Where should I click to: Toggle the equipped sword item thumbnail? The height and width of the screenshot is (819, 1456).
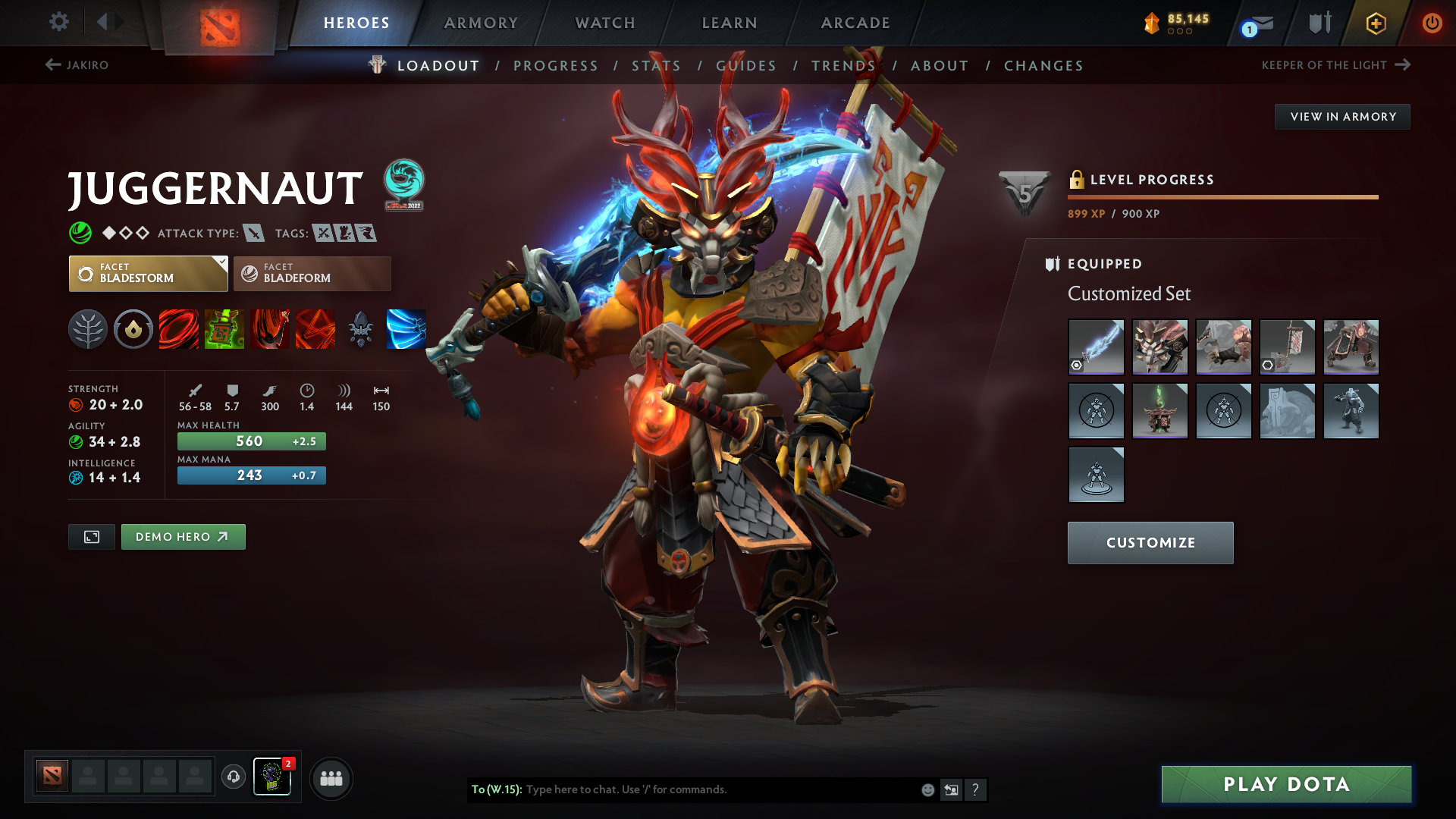(1097, 347)
